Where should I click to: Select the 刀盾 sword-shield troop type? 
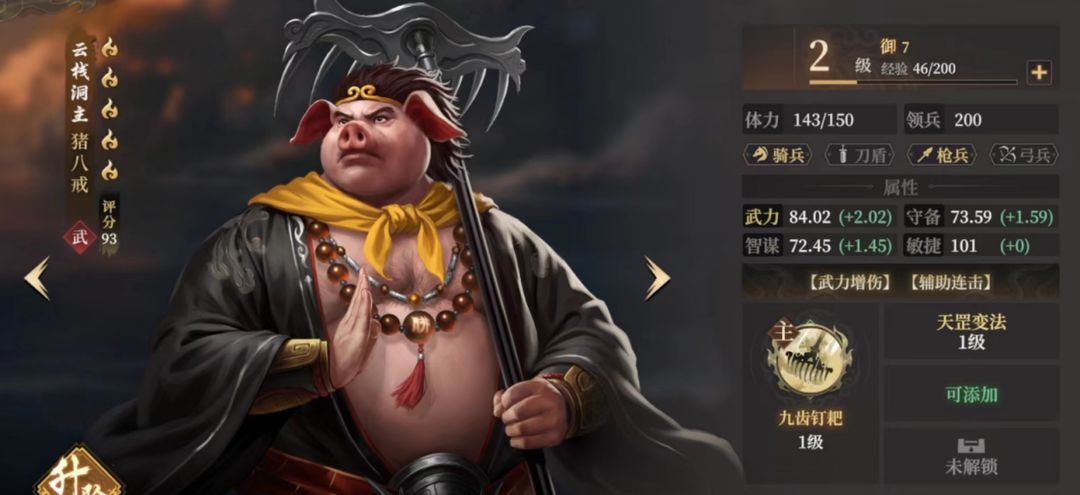pos(859,155)
